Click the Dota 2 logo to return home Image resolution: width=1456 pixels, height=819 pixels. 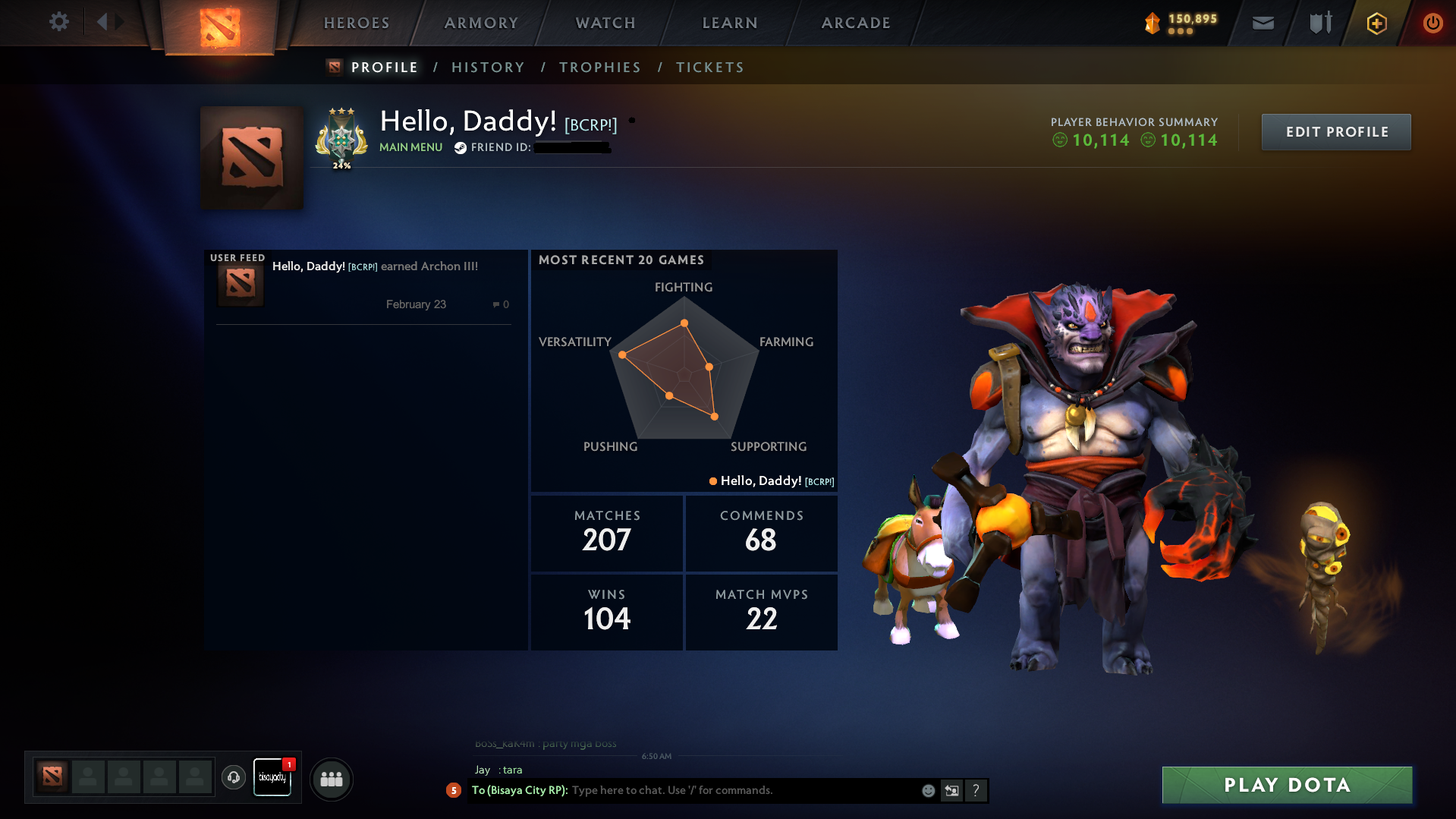click(x=219, y=23)
